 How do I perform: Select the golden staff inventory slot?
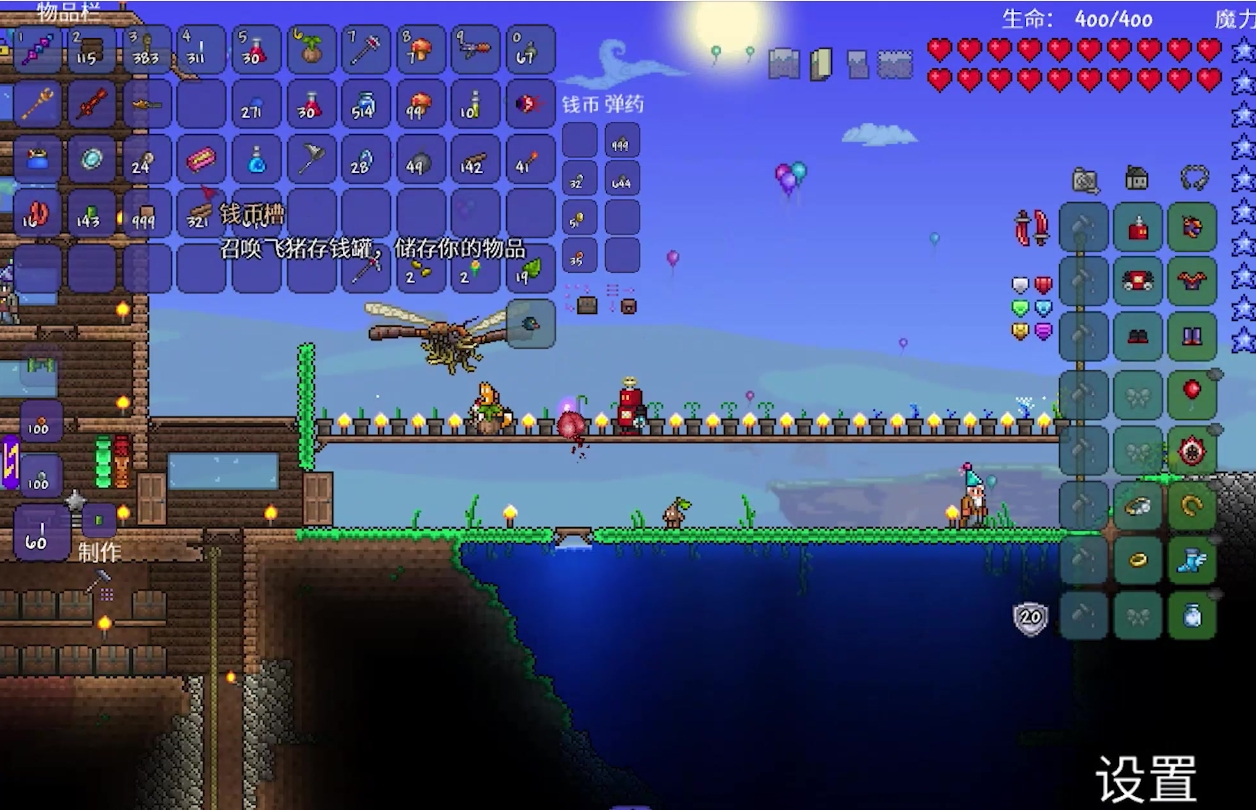(x=38, y=104)
